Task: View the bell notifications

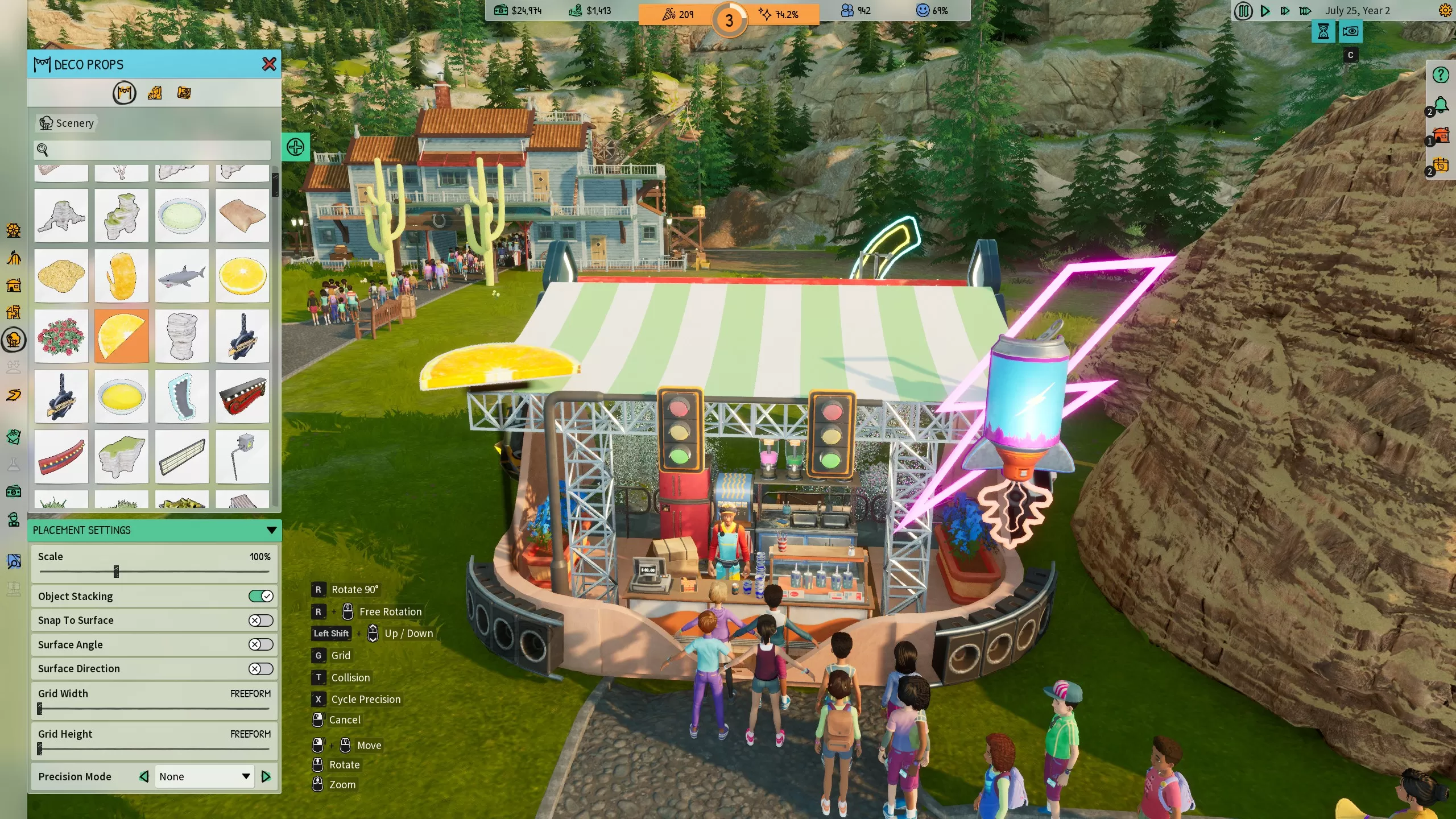Action: tap(1440, 106)
